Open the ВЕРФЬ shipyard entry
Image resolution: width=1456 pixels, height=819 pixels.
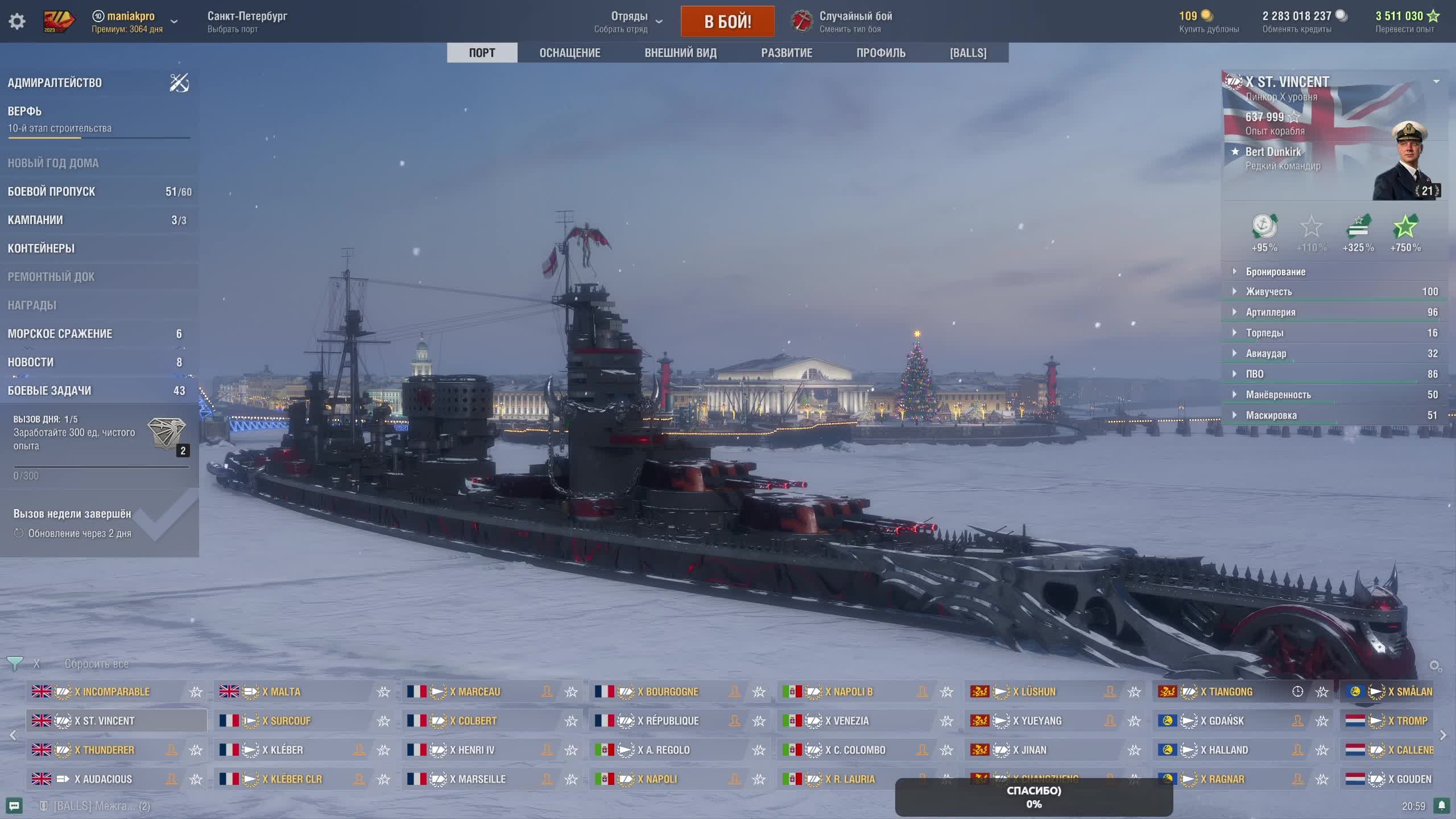click(x=25, y=111)
